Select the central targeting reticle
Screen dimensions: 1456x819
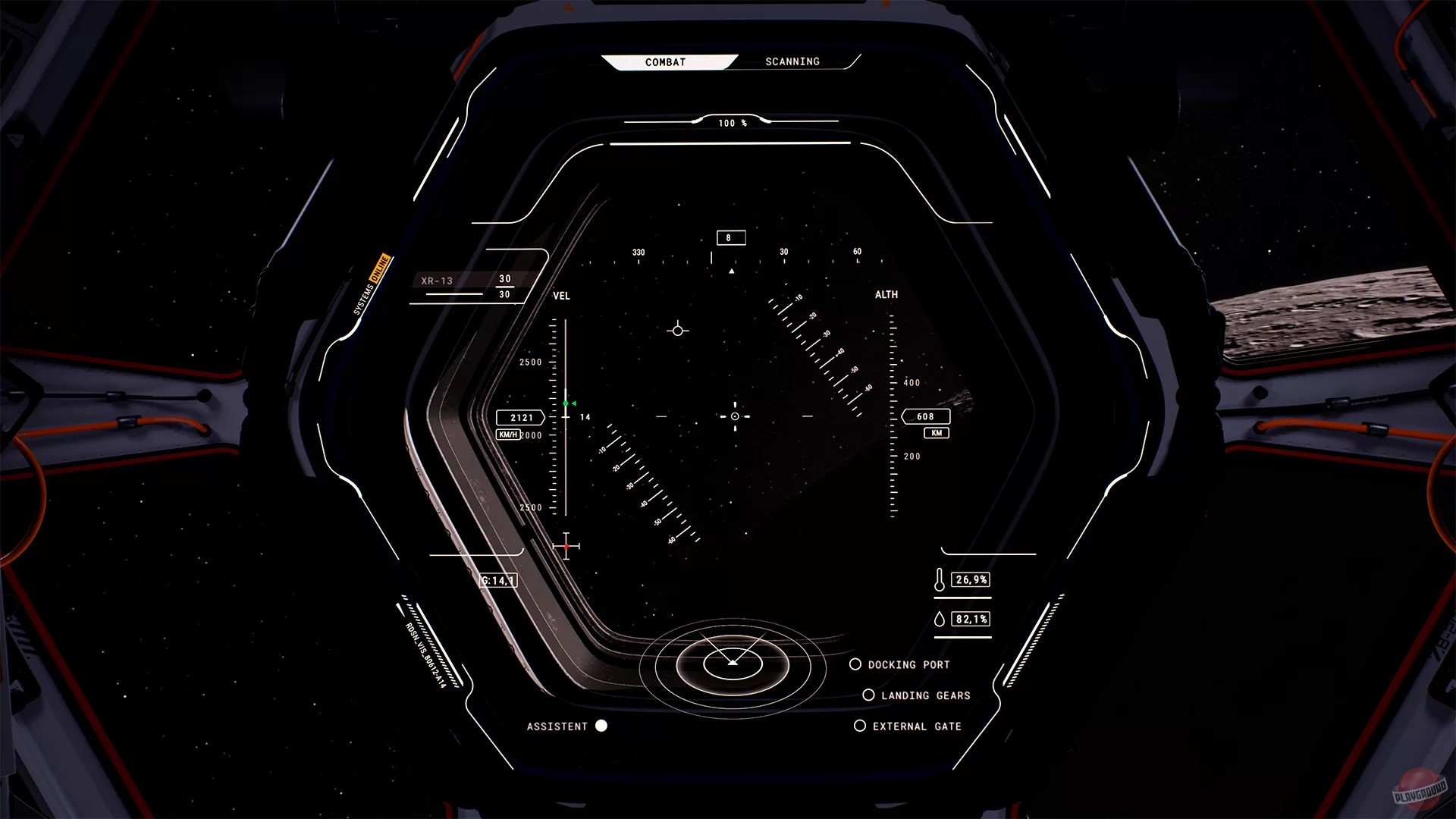coord(733,416)
